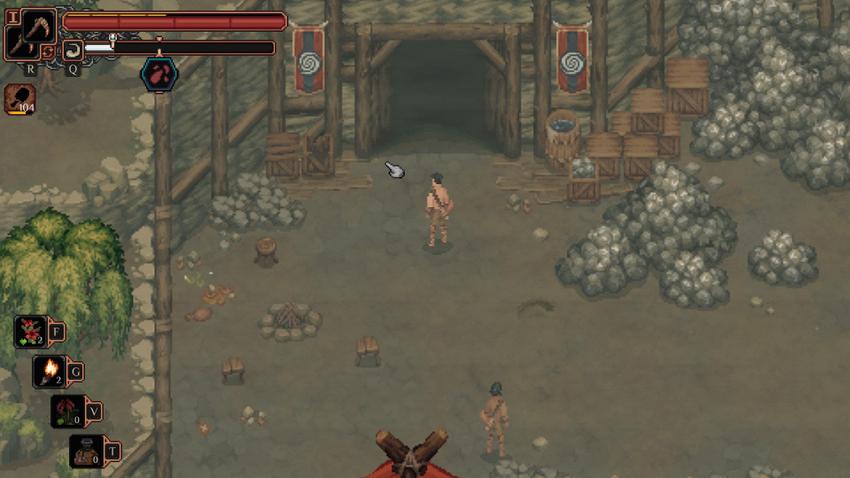Select the hooded figure item slot
Viewport: 850px width, 478px height.
[x=86, y=450]
